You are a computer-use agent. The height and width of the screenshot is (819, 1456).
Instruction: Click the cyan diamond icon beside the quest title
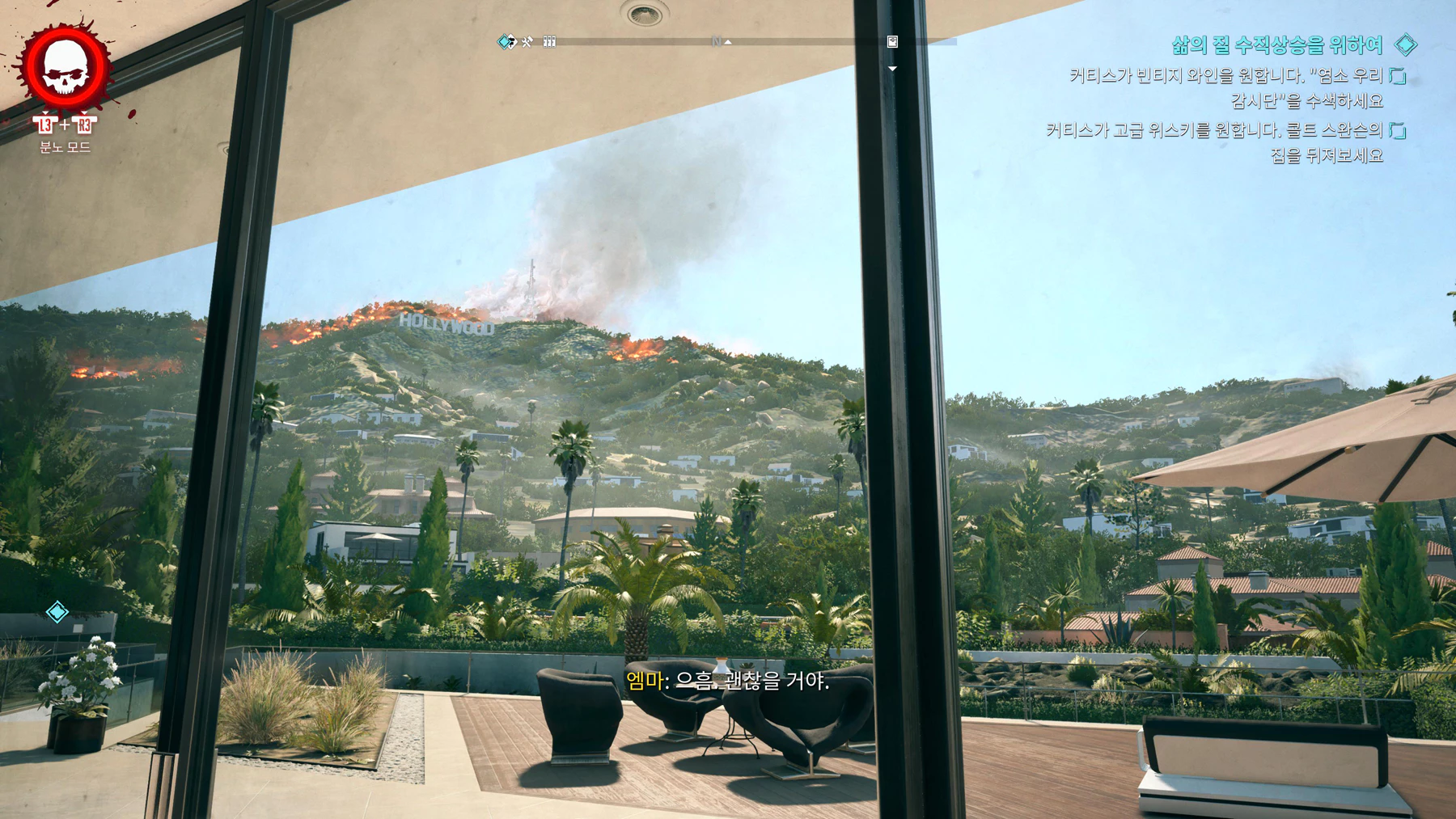tap(1406, 44)
